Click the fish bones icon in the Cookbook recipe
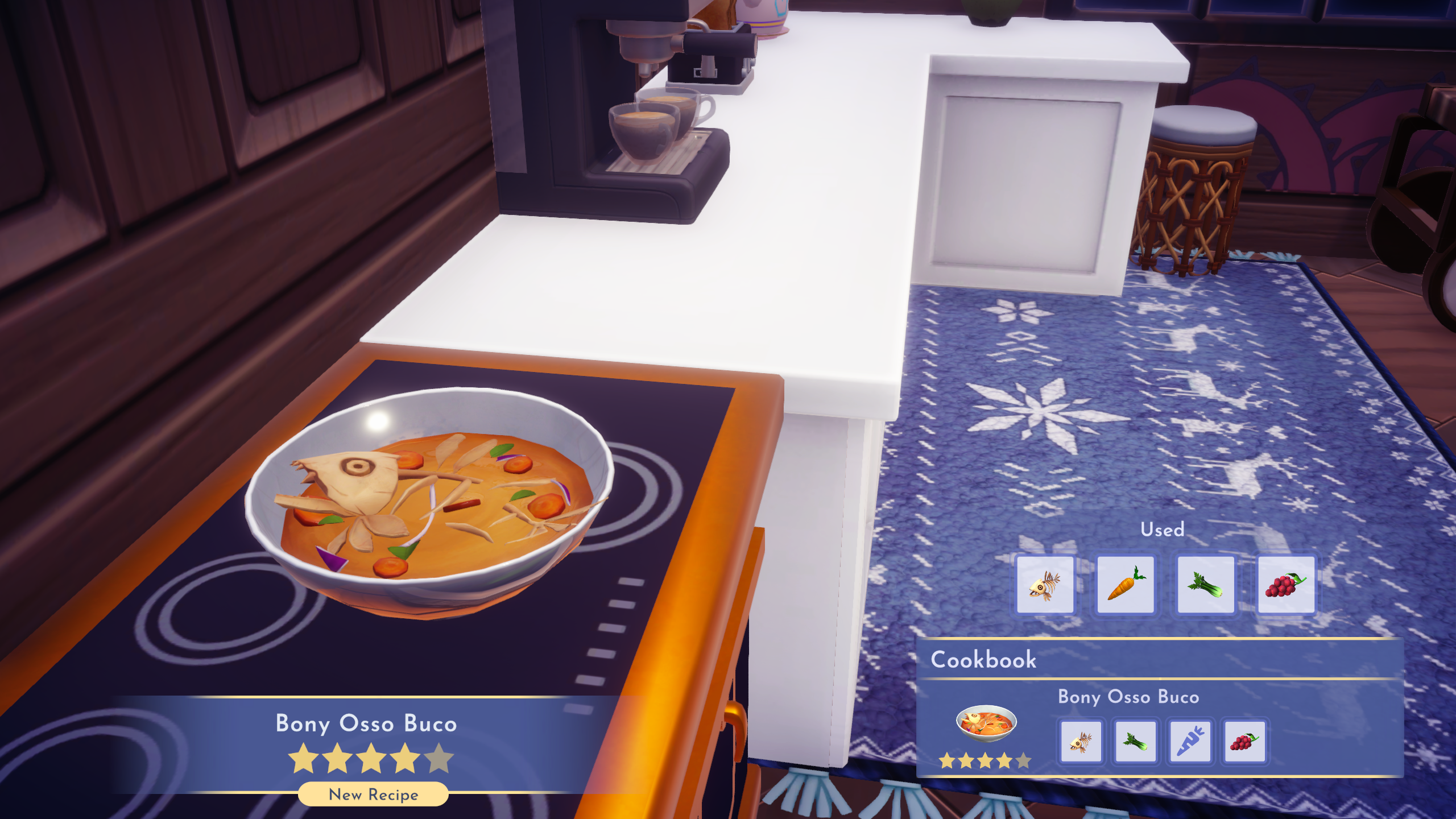This screenshot has height=819, width=1456. tap(1082, 742)
